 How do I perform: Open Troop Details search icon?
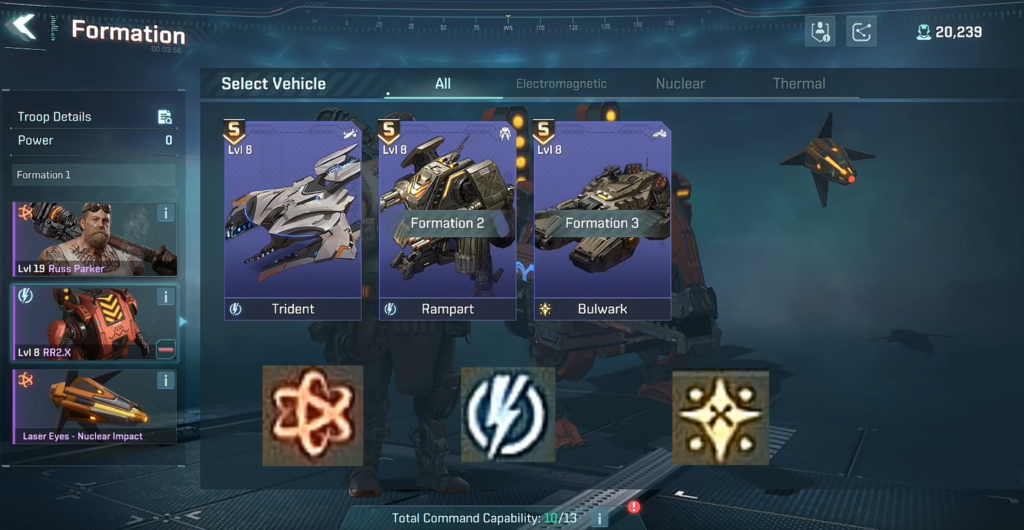tap(165, 117)
